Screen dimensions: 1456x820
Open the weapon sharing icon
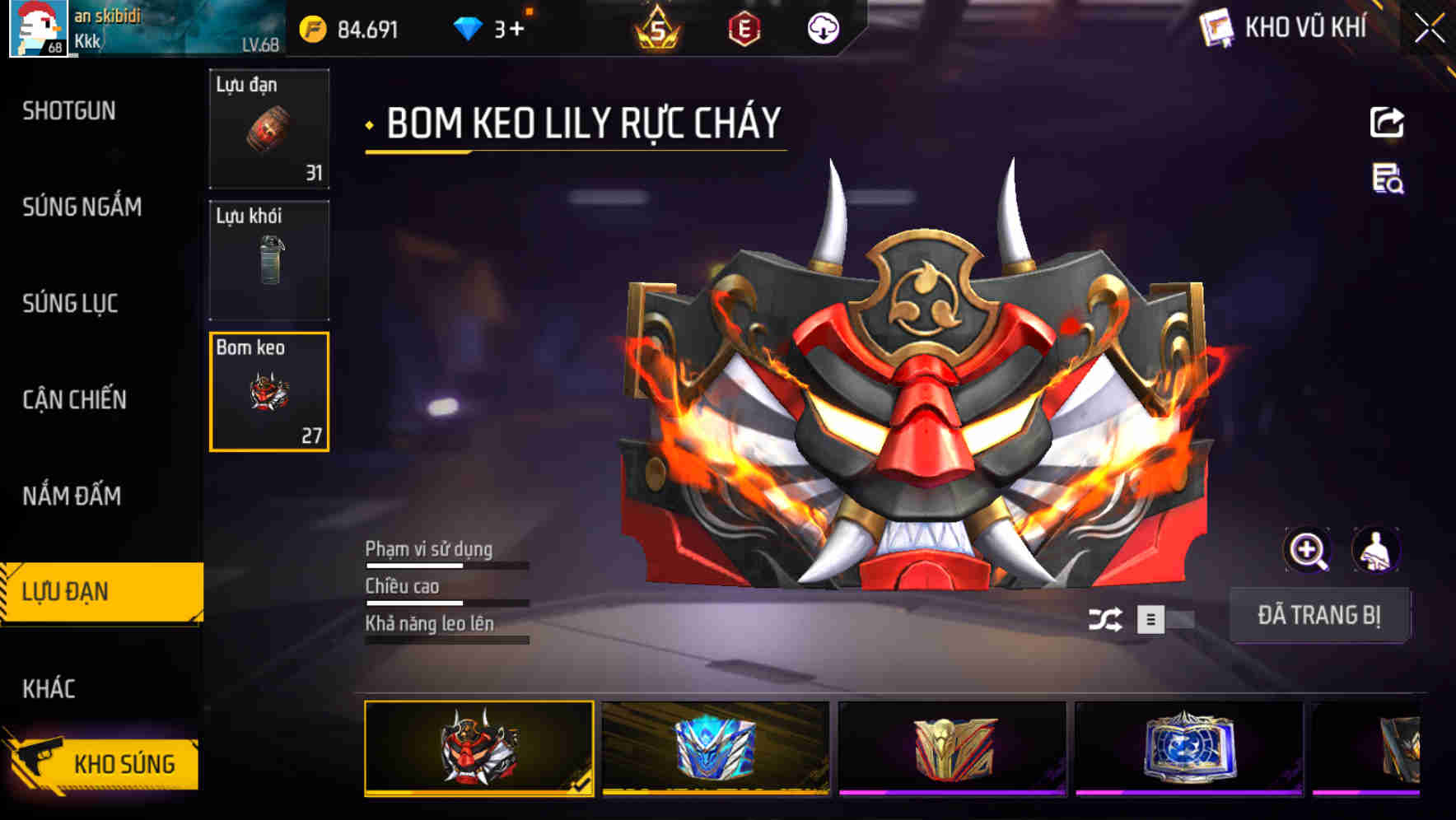pyautogui.click(x=1386, y=122)
